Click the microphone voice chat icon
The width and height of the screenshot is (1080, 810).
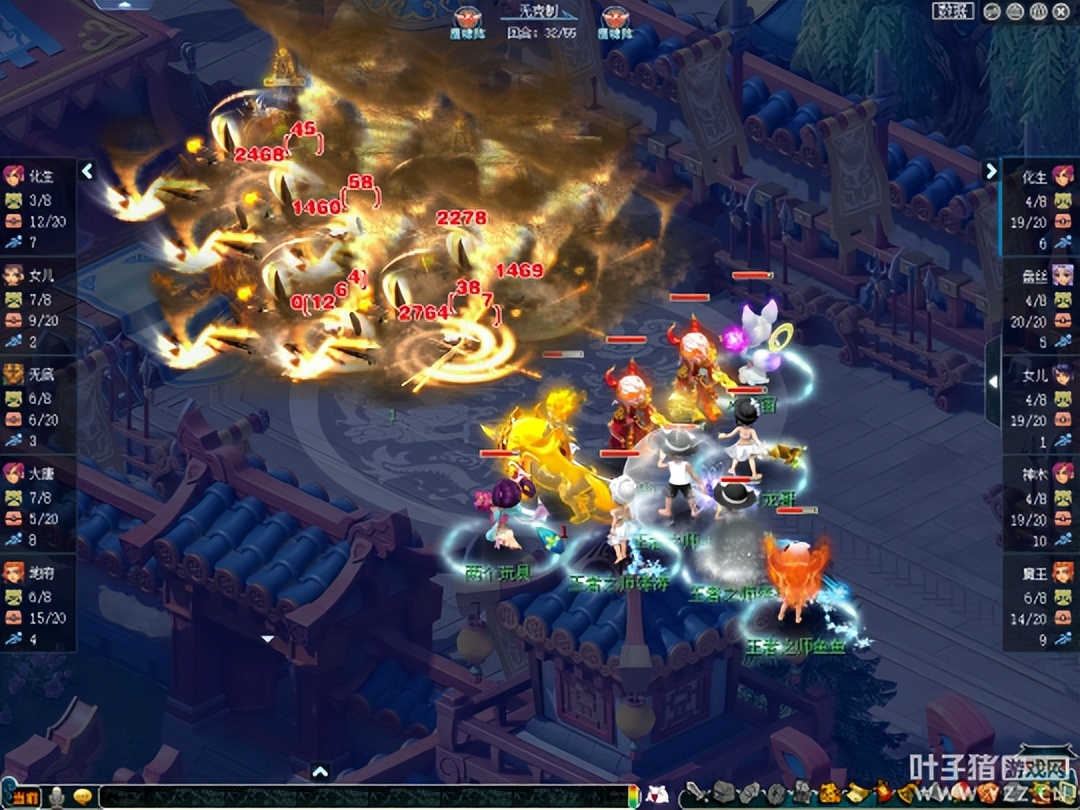point(58,797)
